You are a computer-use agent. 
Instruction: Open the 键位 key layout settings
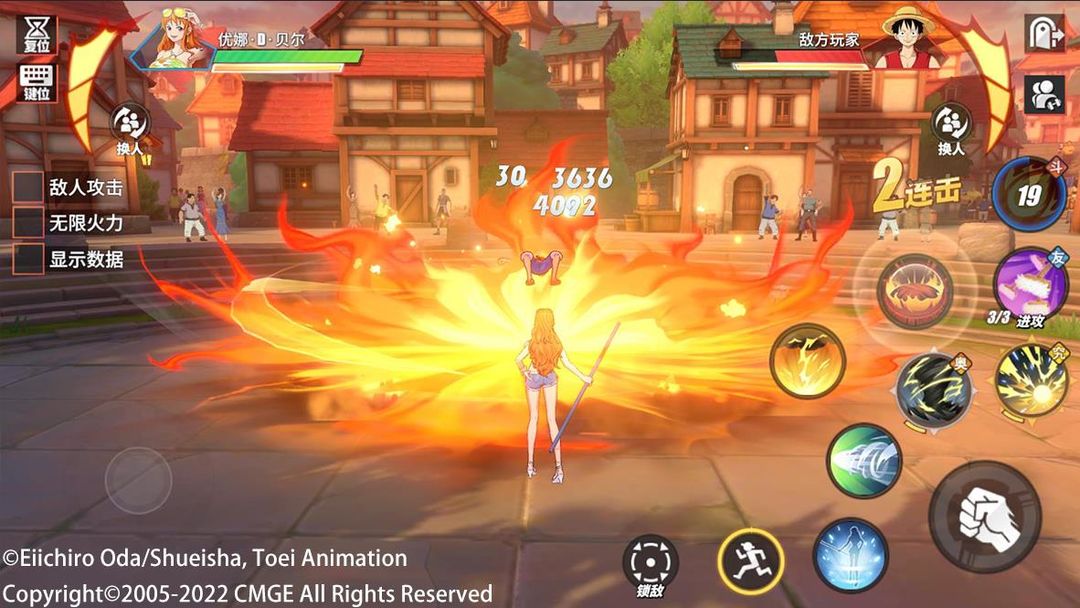[x=36, y=82]
